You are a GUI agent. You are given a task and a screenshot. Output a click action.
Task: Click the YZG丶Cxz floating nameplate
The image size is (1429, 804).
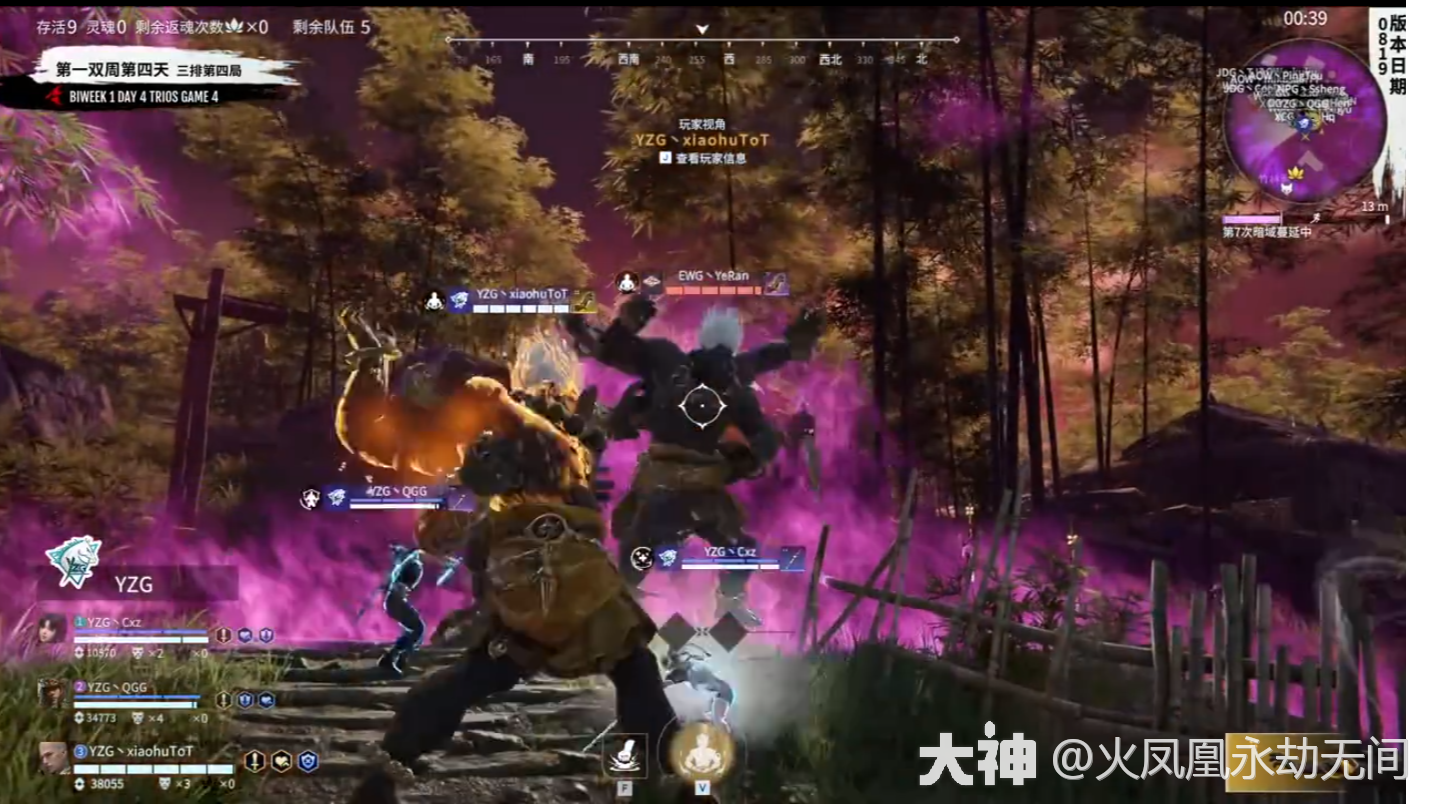[x=729, y=553]
